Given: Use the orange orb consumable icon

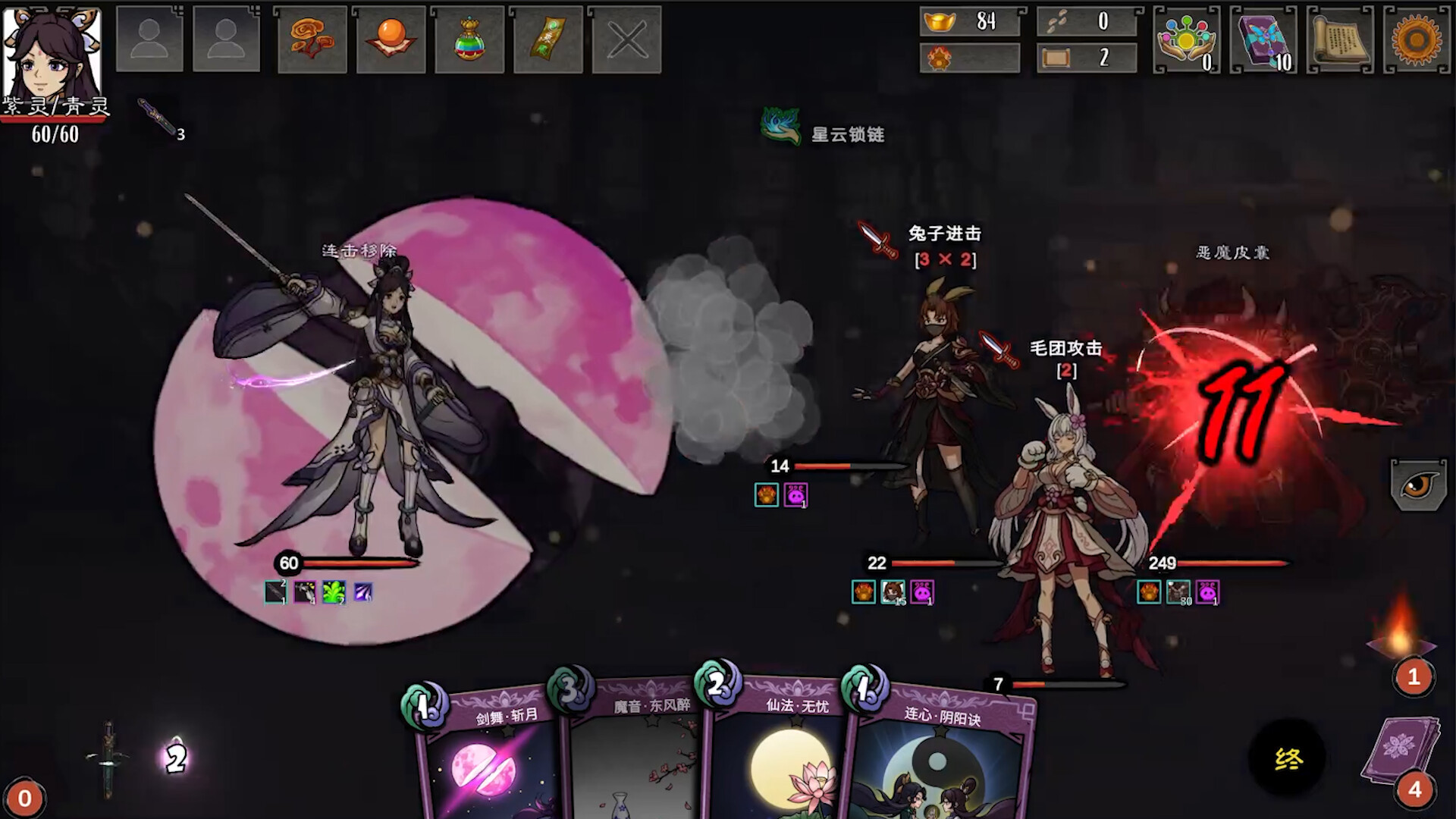Looking at the screenshot, I should click(x=390, y=41).
